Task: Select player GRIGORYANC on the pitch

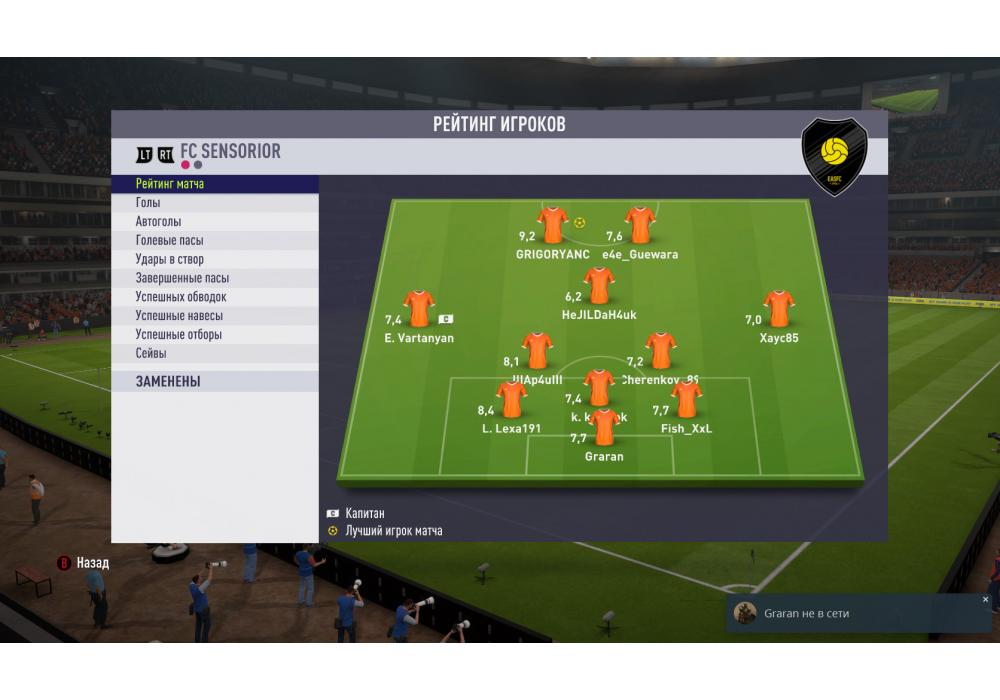Action: [x=553, y=225]
